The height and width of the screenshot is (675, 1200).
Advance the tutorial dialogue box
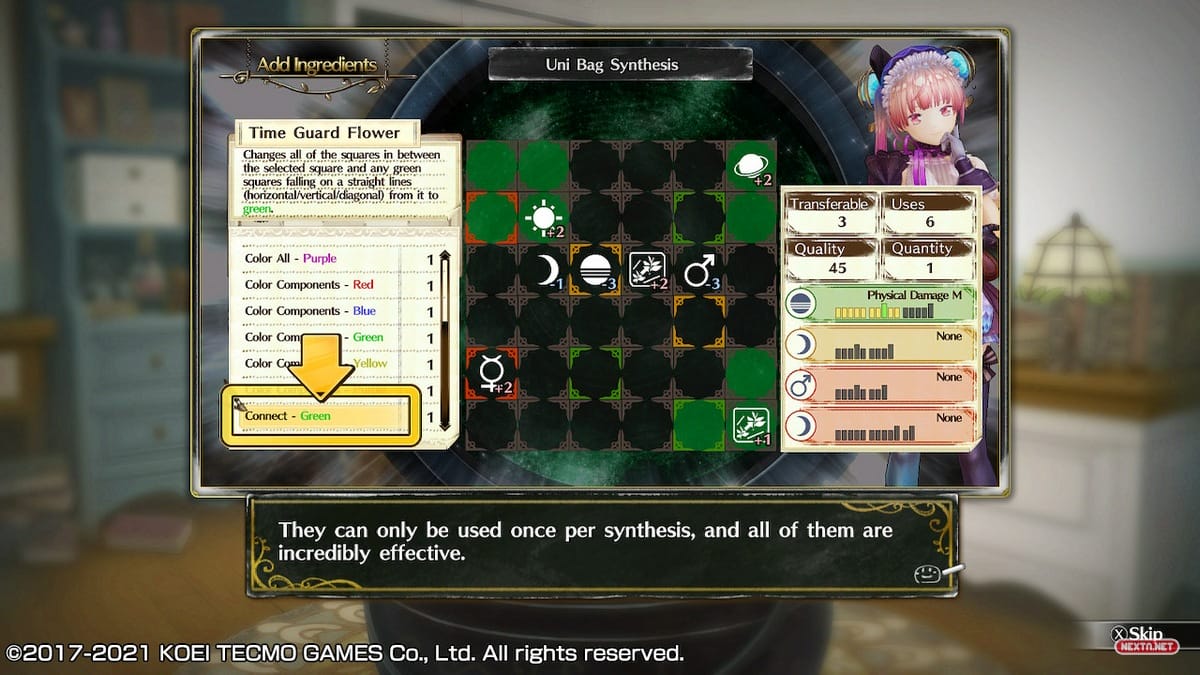pos(600,542)
